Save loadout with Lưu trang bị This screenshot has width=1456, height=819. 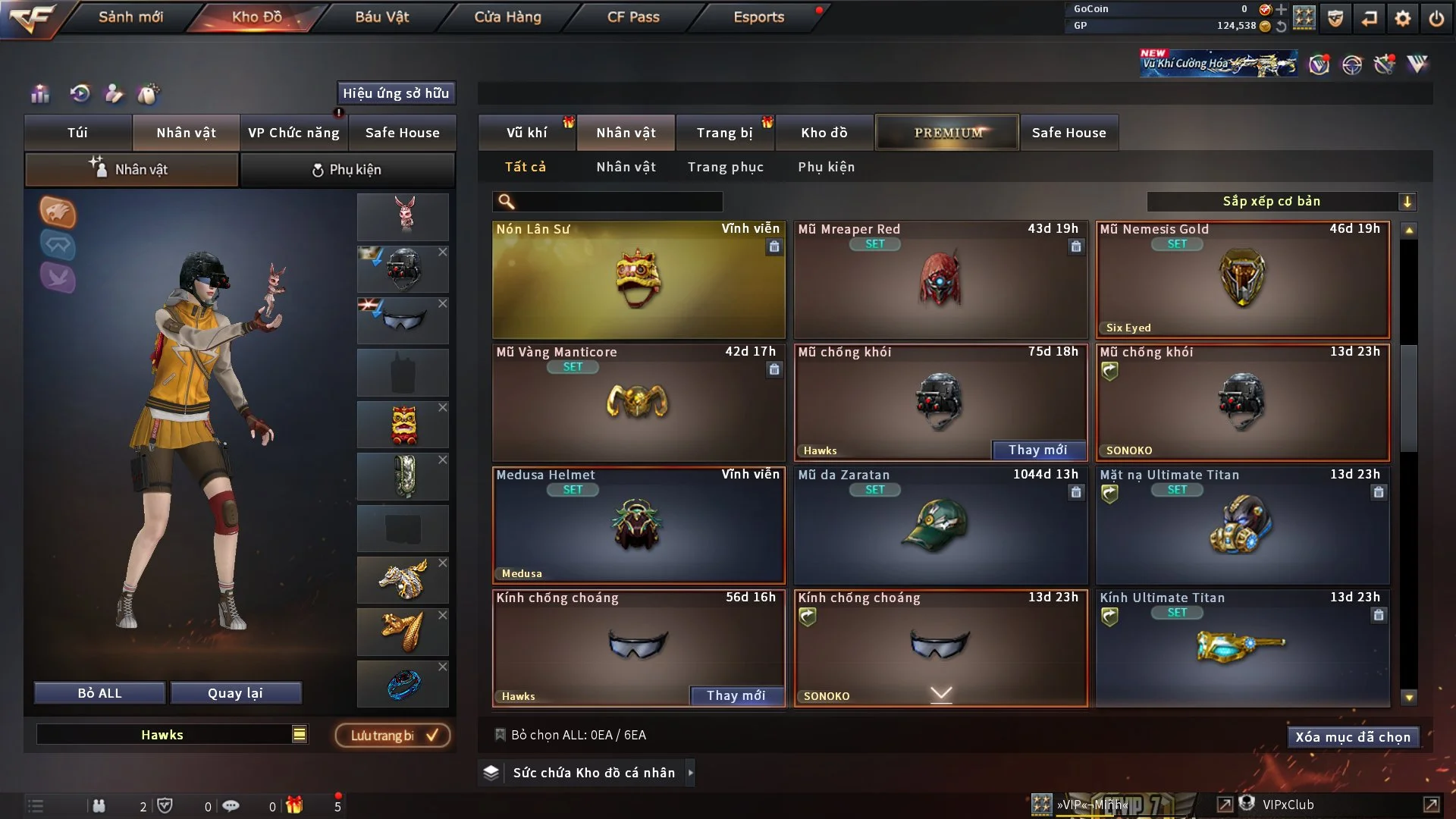pos(393,736)
